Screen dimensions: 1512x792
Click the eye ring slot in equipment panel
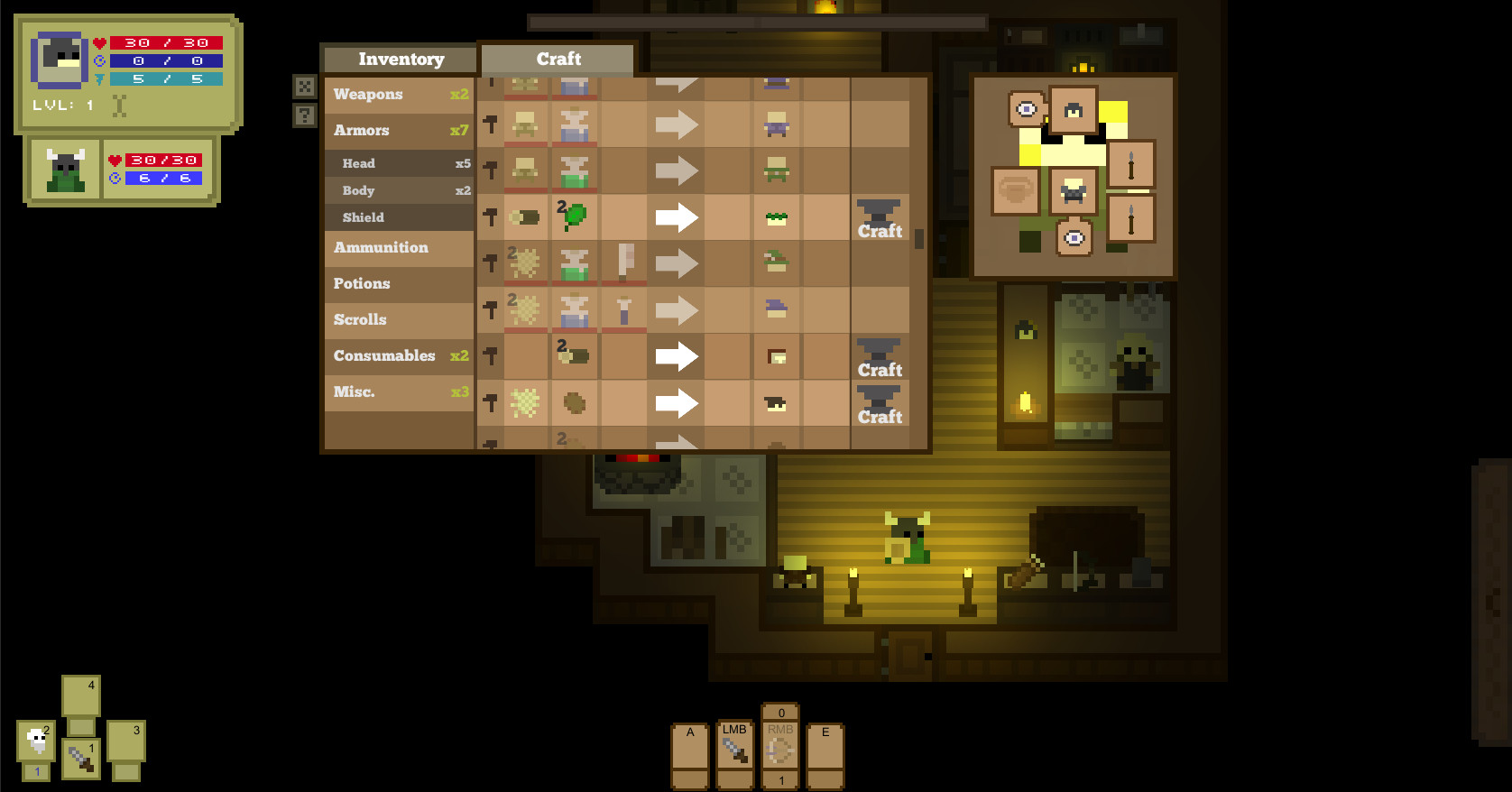click(1025, 108)
